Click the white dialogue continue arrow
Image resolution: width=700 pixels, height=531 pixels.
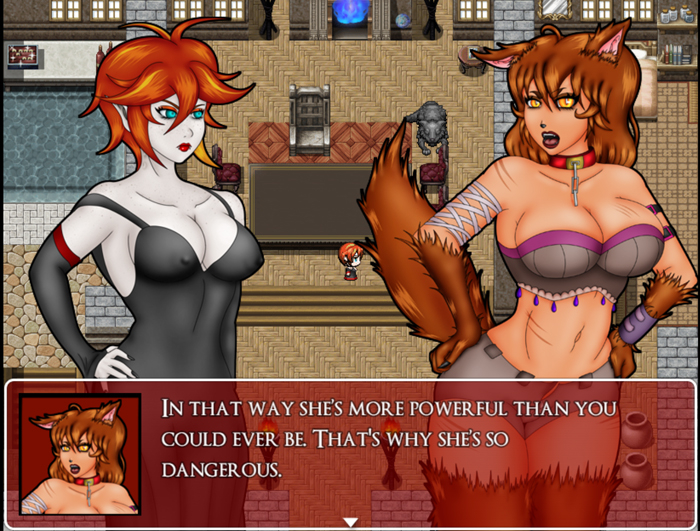pos(350,521)
